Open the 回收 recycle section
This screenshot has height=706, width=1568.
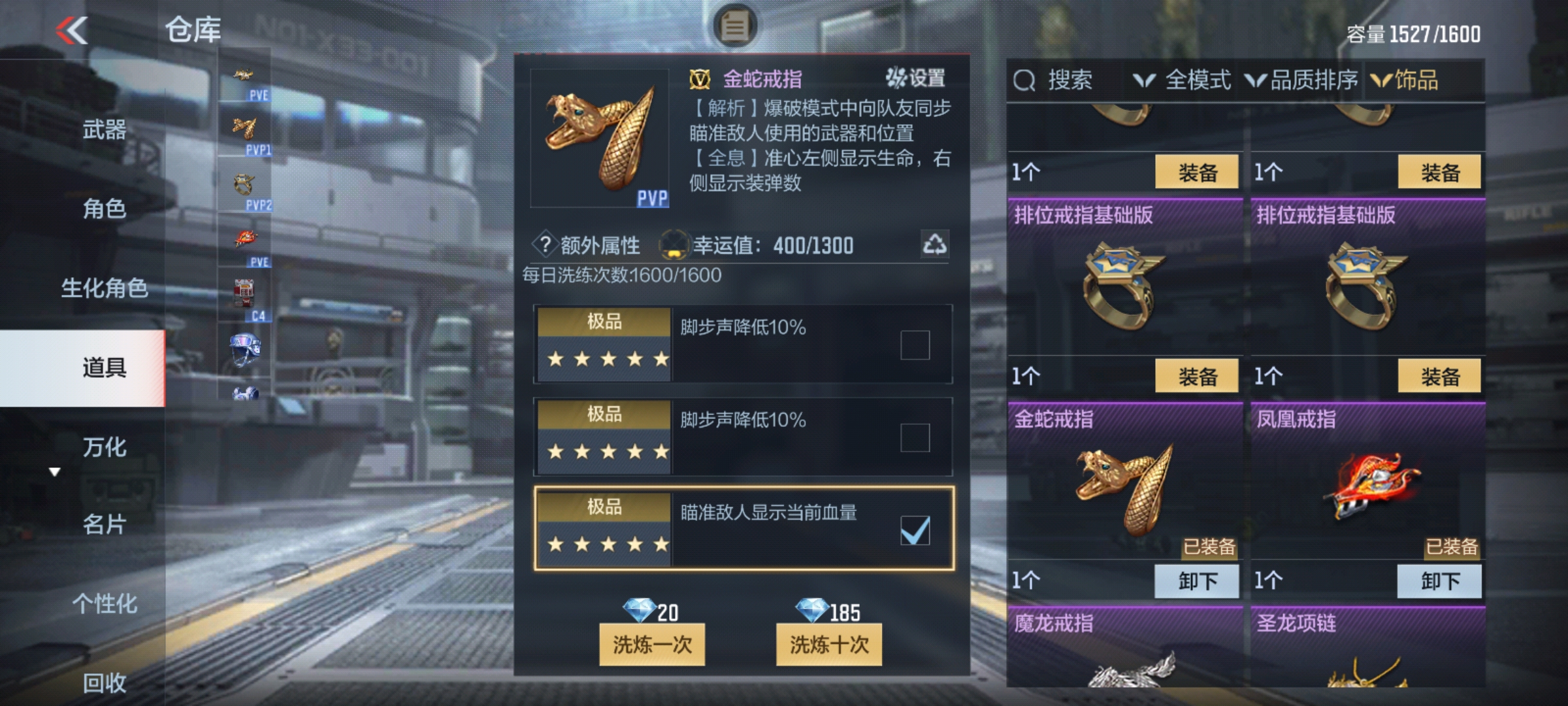click(x=105, y=682)
